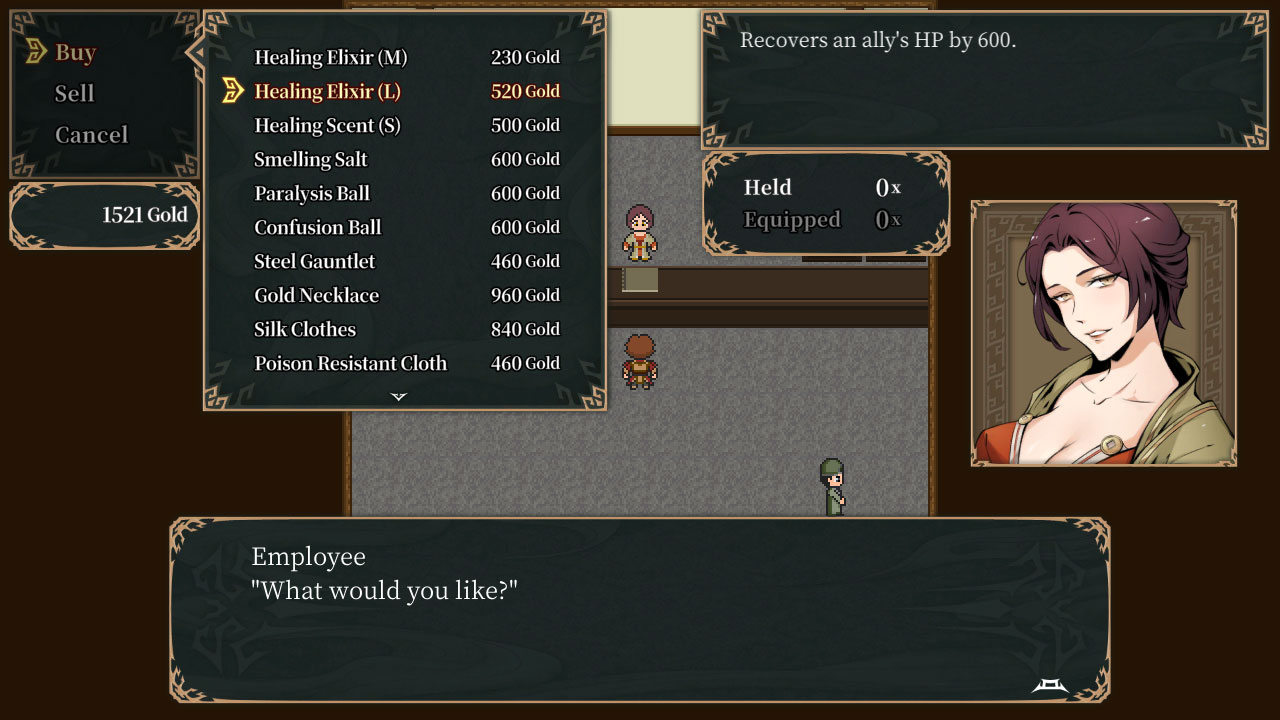Choose Cancel to exit the shop
The width and height of the screenshot is (1280, 720).
coord(94,134)
